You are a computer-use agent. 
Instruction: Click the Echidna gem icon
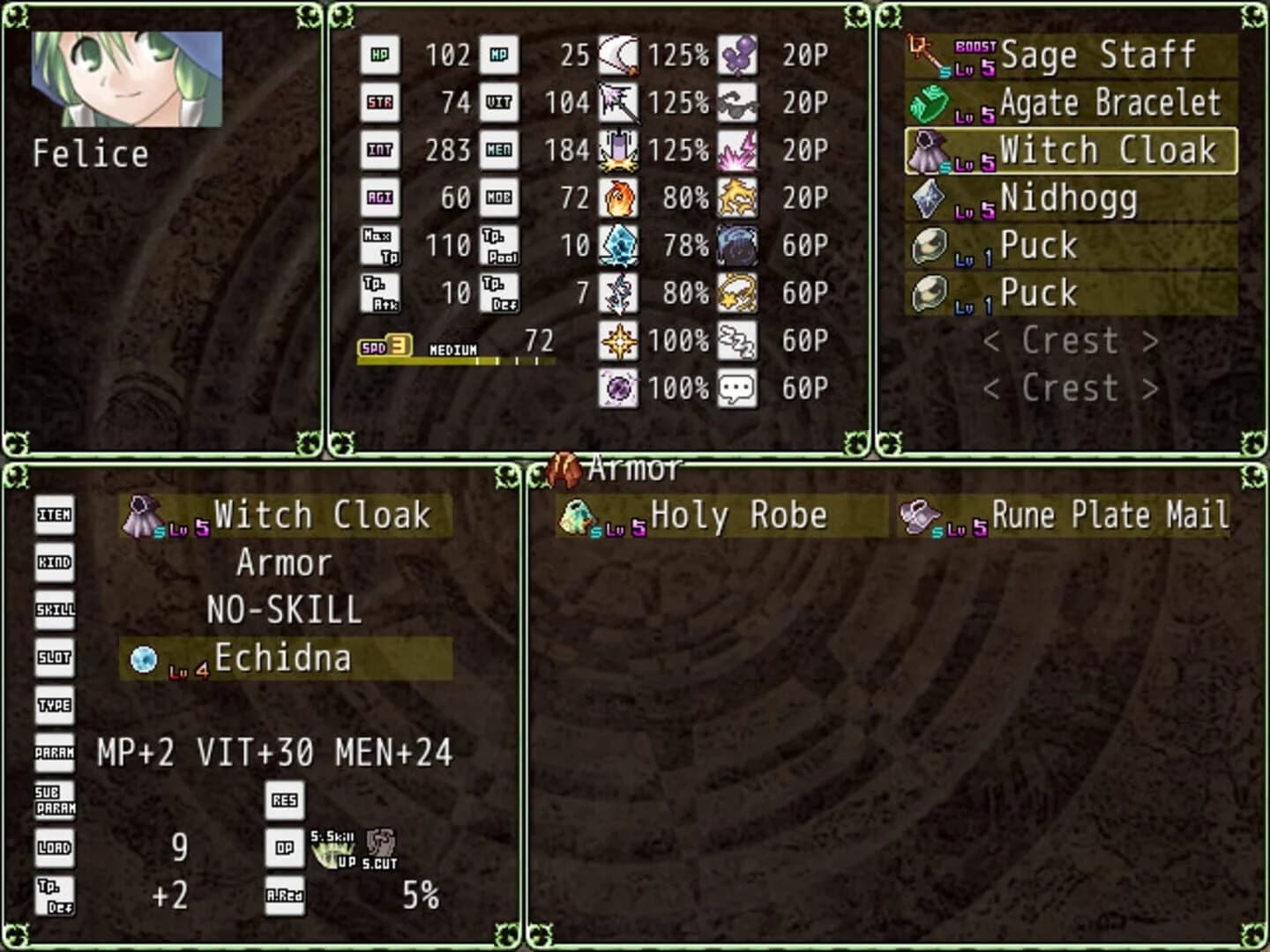(143, 658)
